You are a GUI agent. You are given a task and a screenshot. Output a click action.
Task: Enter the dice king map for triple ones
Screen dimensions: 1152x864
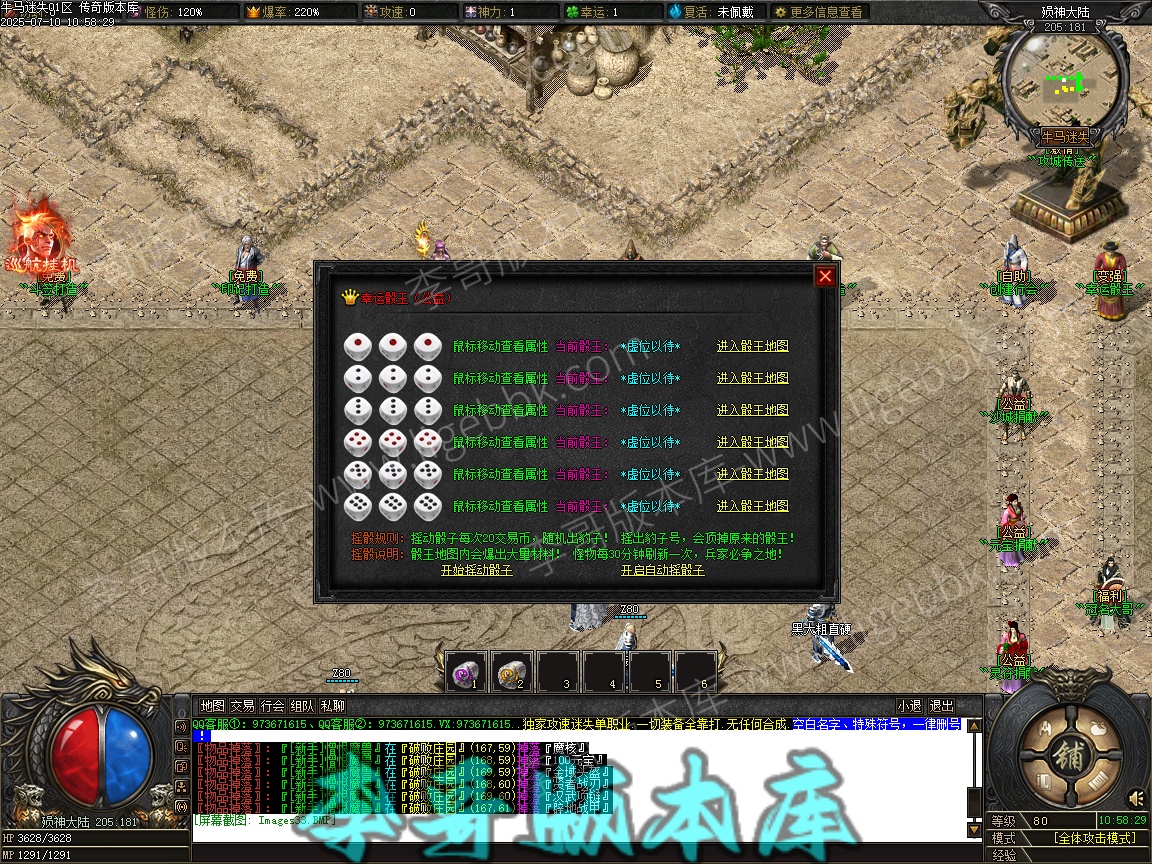[752, 347]
